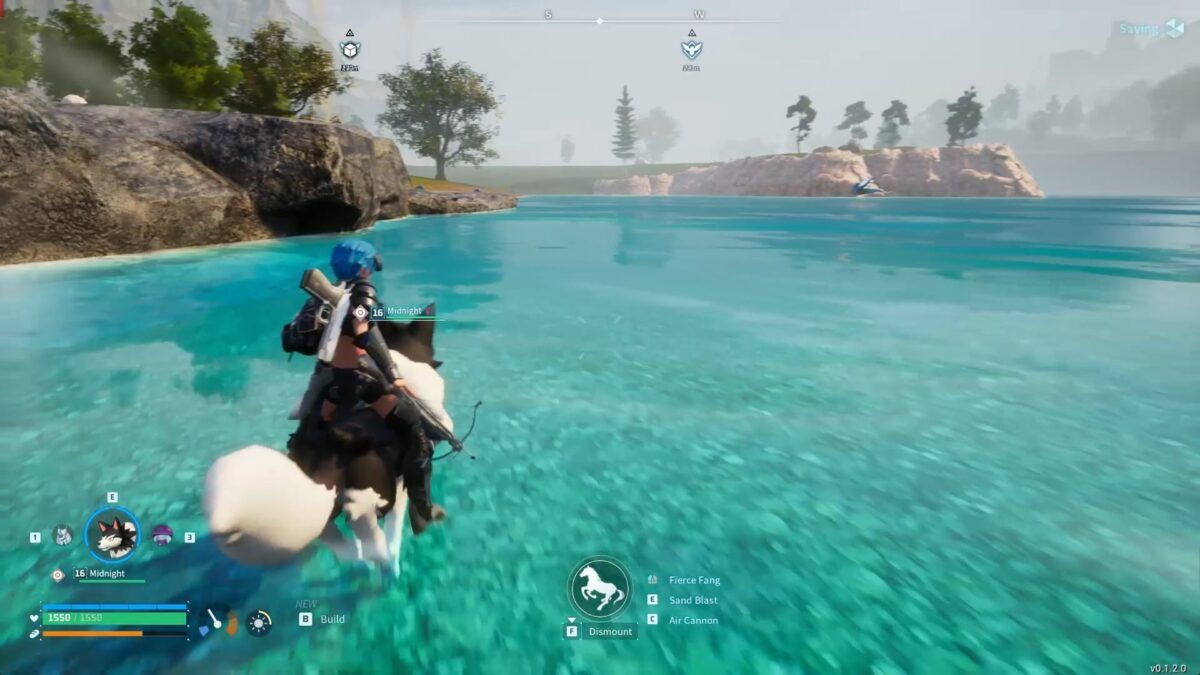This screenshot has width=1200, height=675.
Task: Click the white horse mount icon
Action: click(x=600, y=588)
